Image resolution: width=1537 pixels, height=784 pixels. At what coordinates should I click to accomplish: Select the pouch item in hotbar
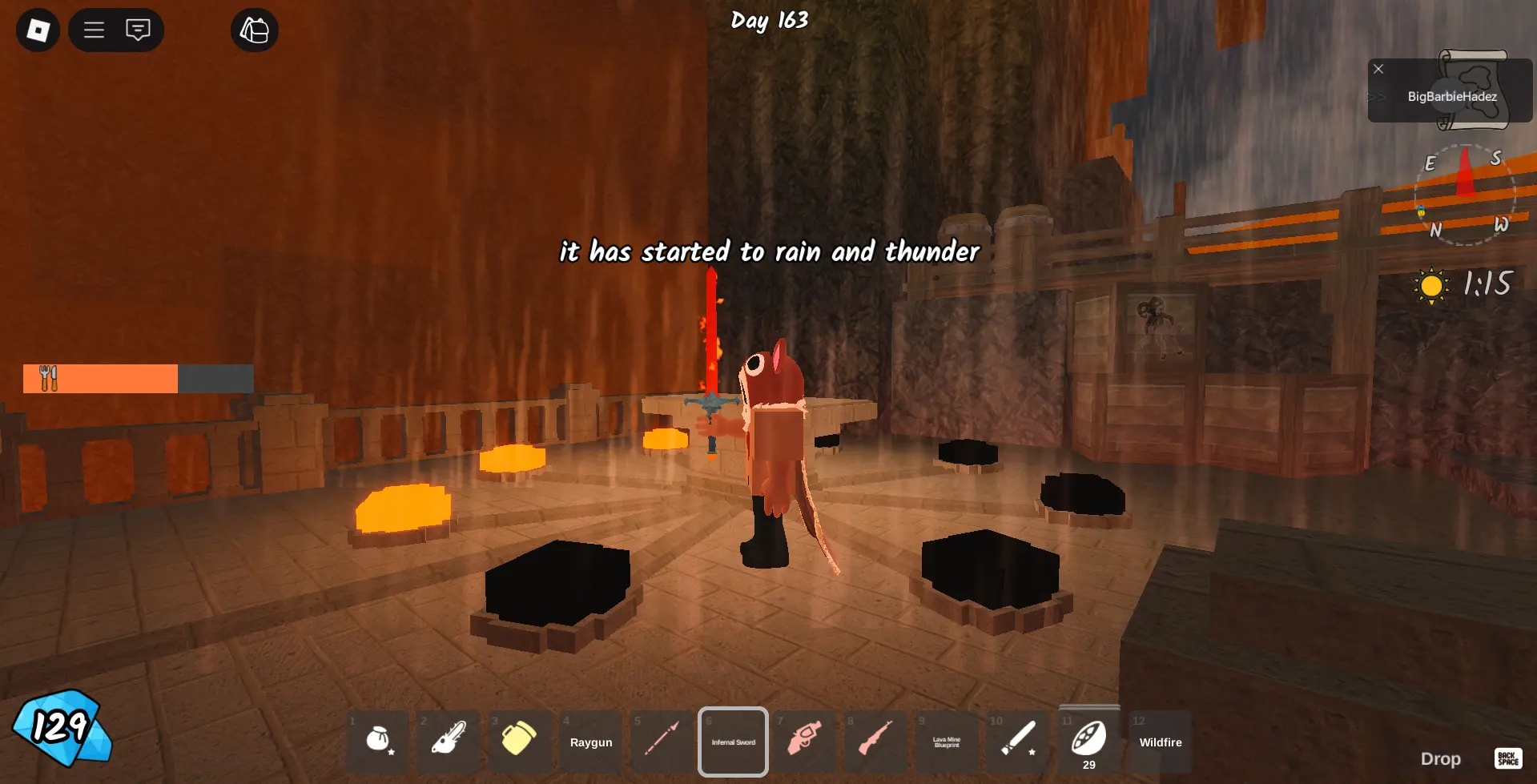tap(378, 742)
